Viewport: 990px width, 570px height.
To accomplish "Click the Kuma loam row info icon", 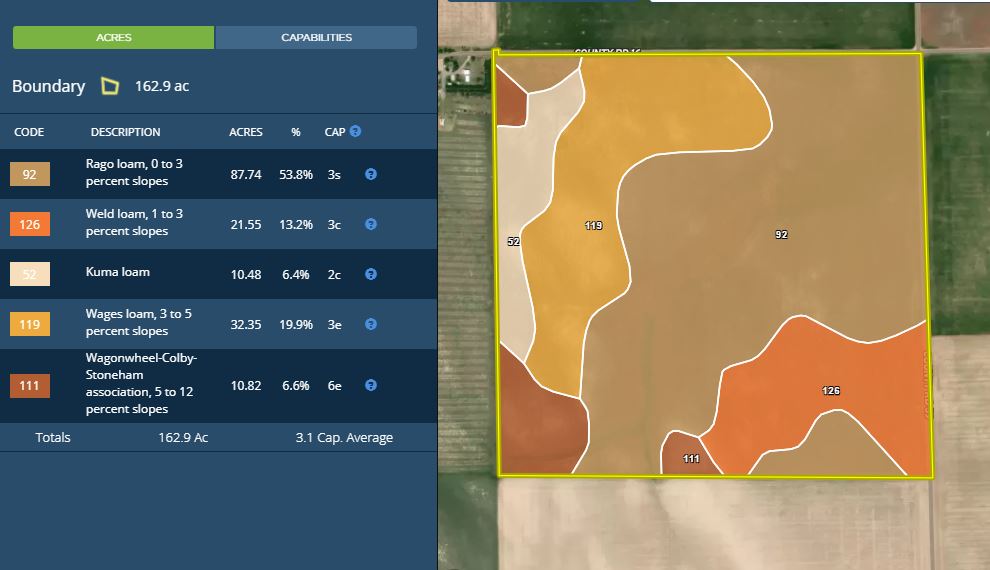I will [371, 274].
